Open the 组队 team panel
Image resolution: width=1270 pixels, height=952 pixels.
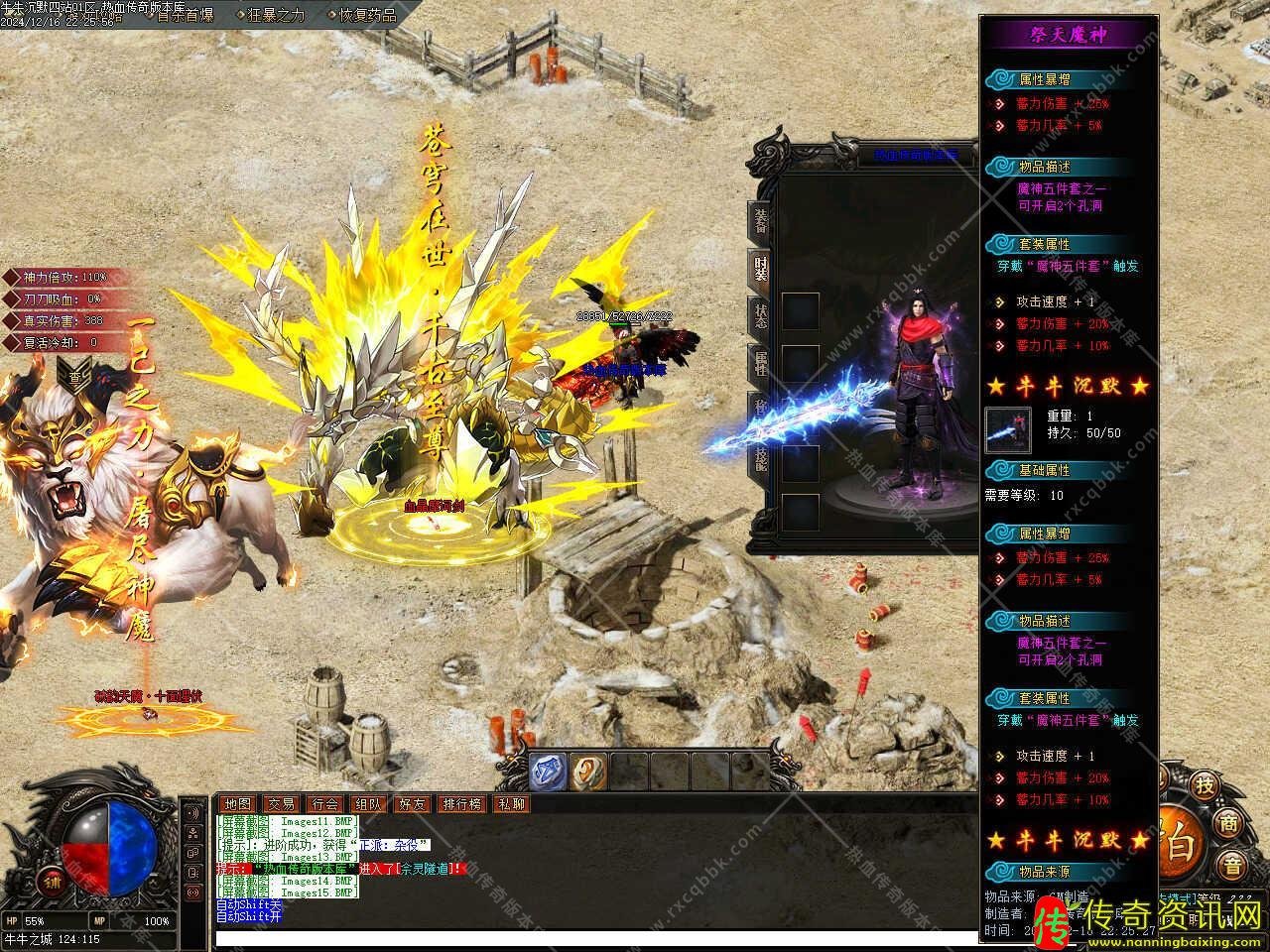[369, 804]
